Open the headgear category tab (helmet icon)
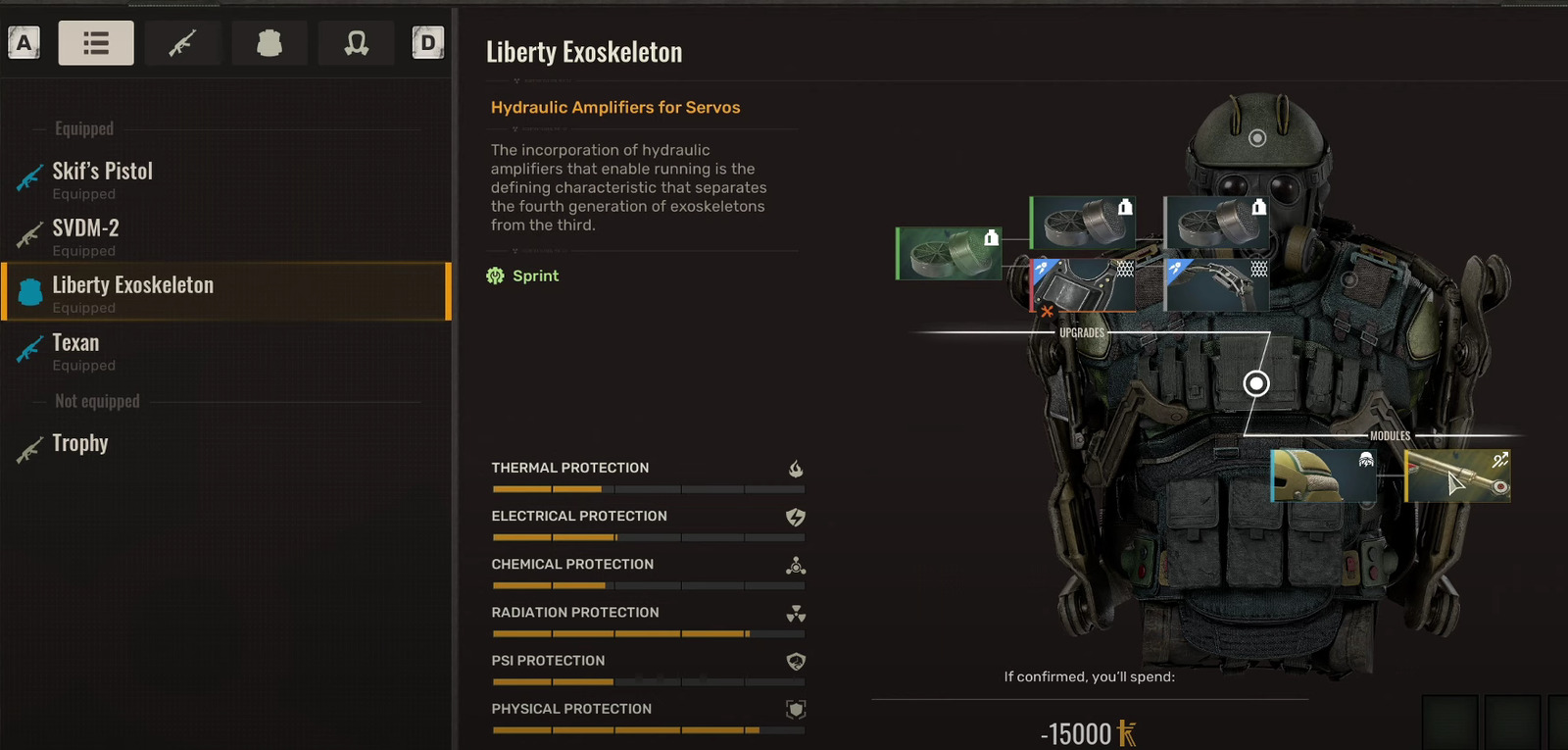The image size is (1568, 750). click(356, 42)
